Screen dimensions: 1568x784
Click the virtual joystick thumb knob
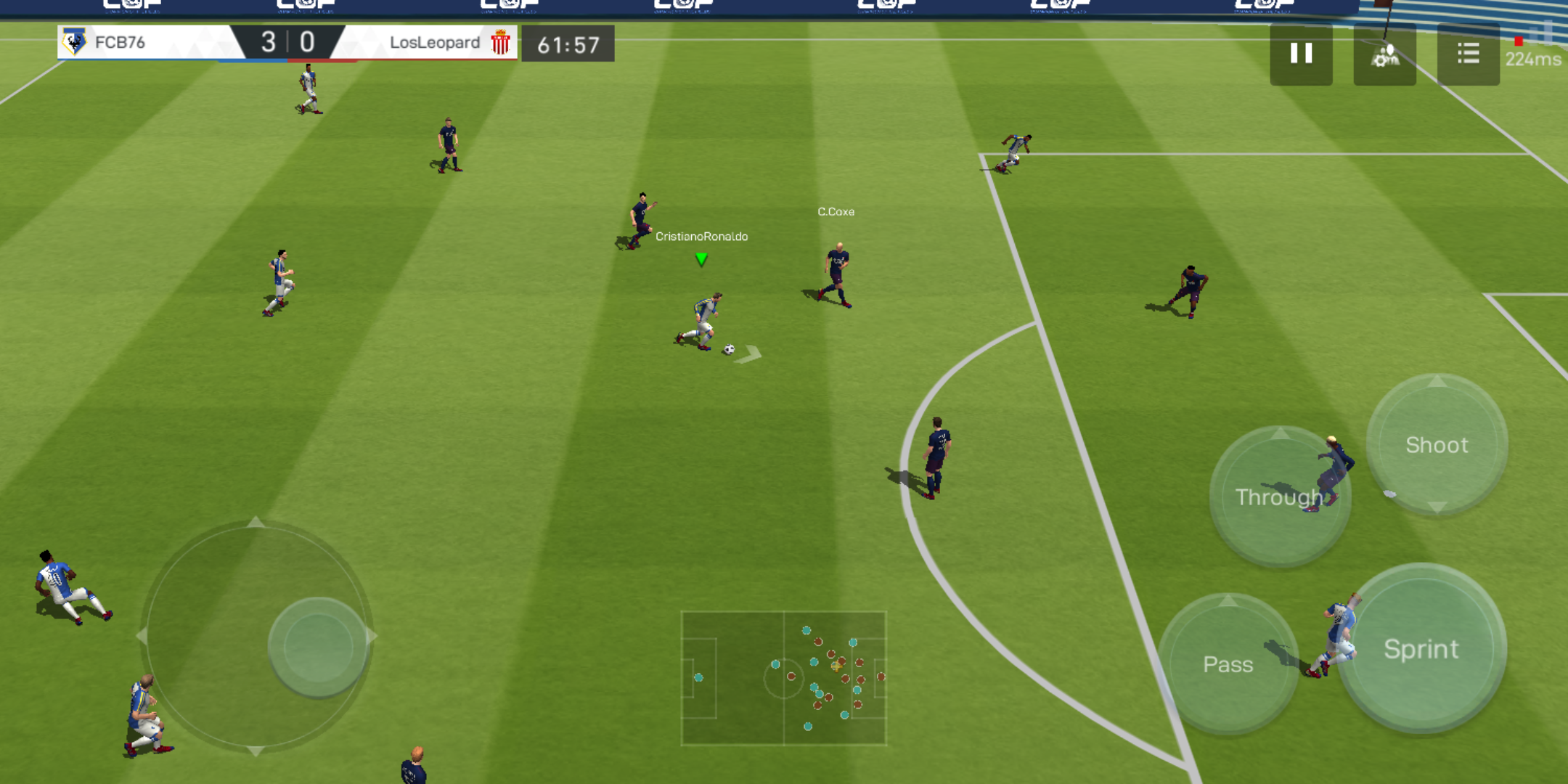[317, 646]
